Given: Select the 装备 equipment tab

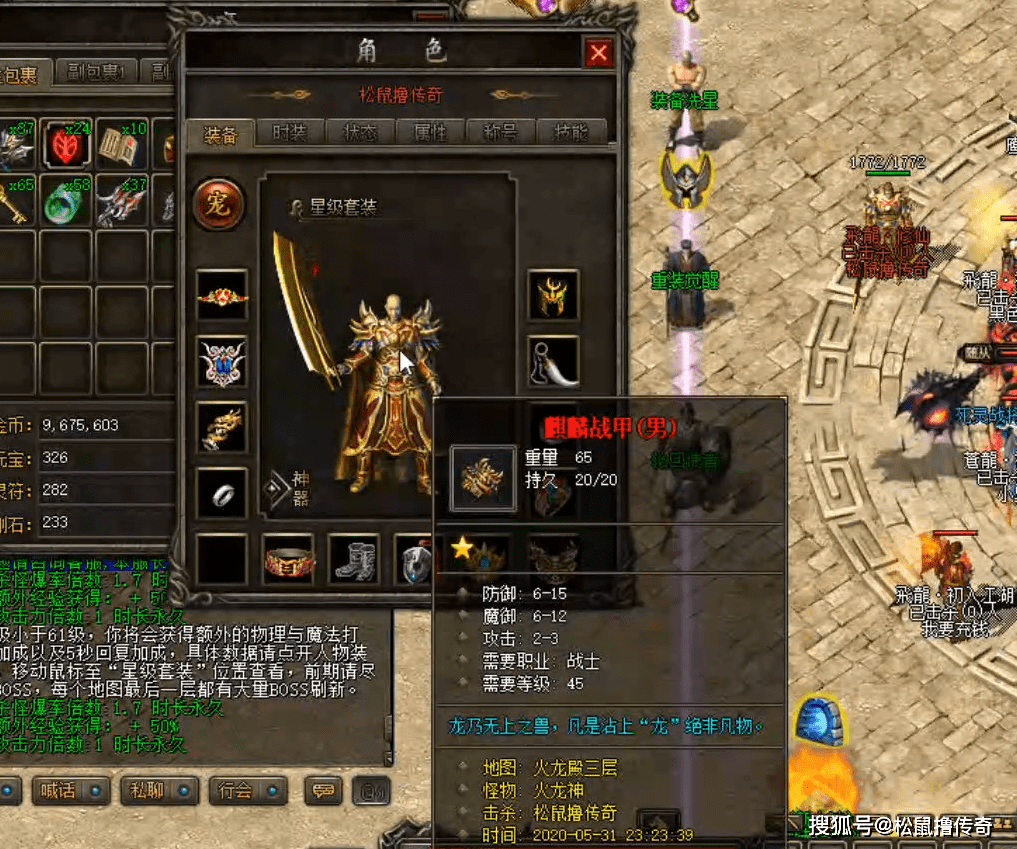Looking at the screenshot, I should pos(220,132).
